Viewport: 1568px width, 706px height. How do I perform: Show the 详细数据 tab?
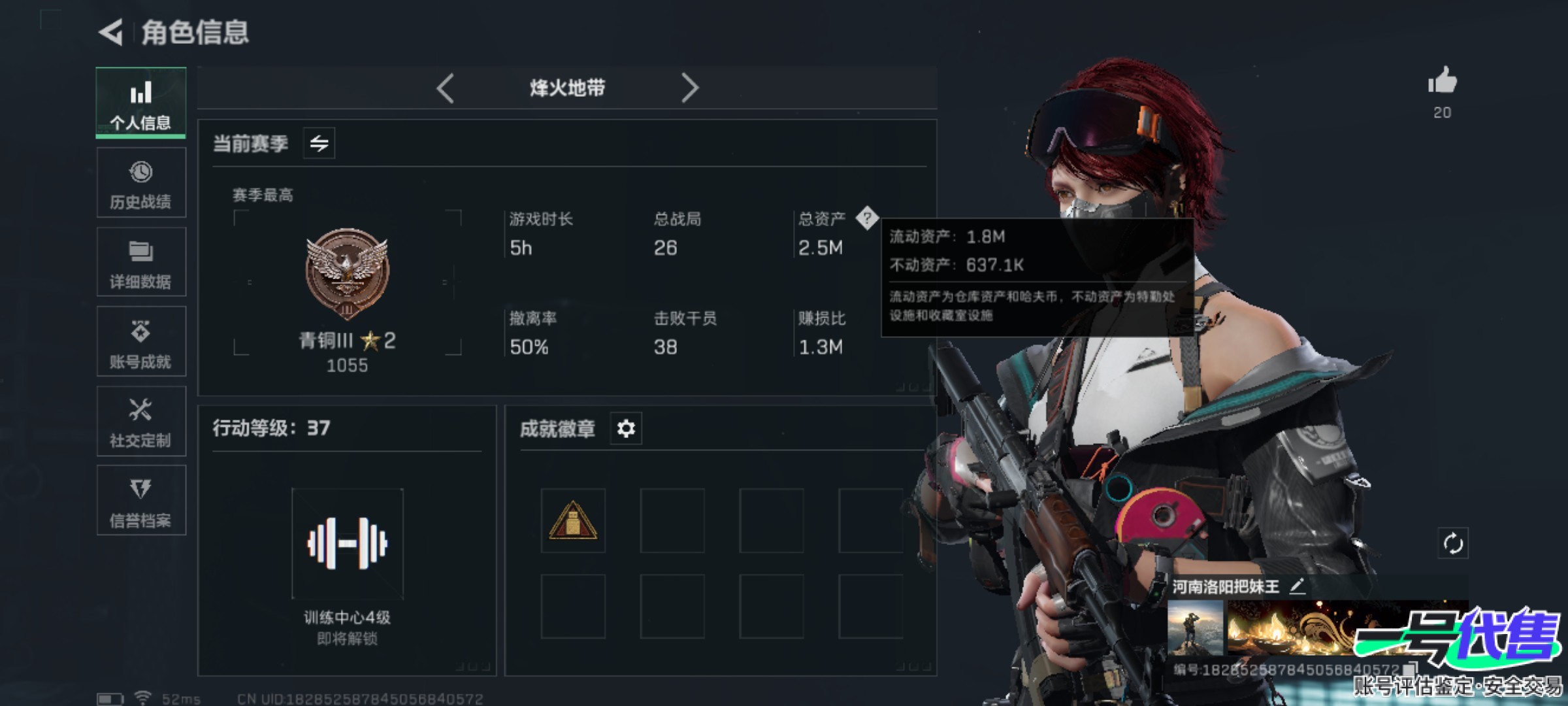[x=141, y=263]
